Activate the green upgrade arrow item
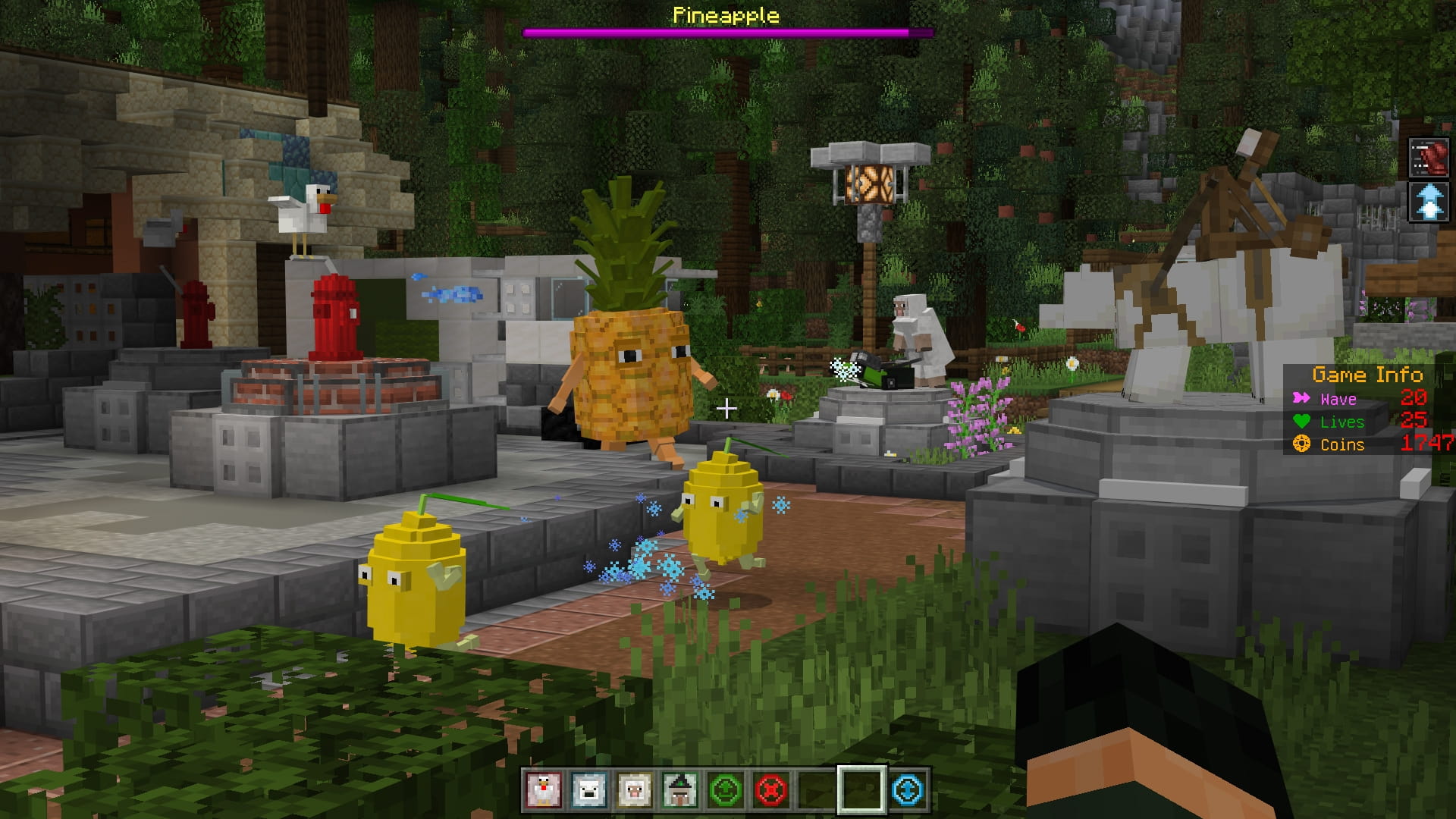 (x=726, y=790)
